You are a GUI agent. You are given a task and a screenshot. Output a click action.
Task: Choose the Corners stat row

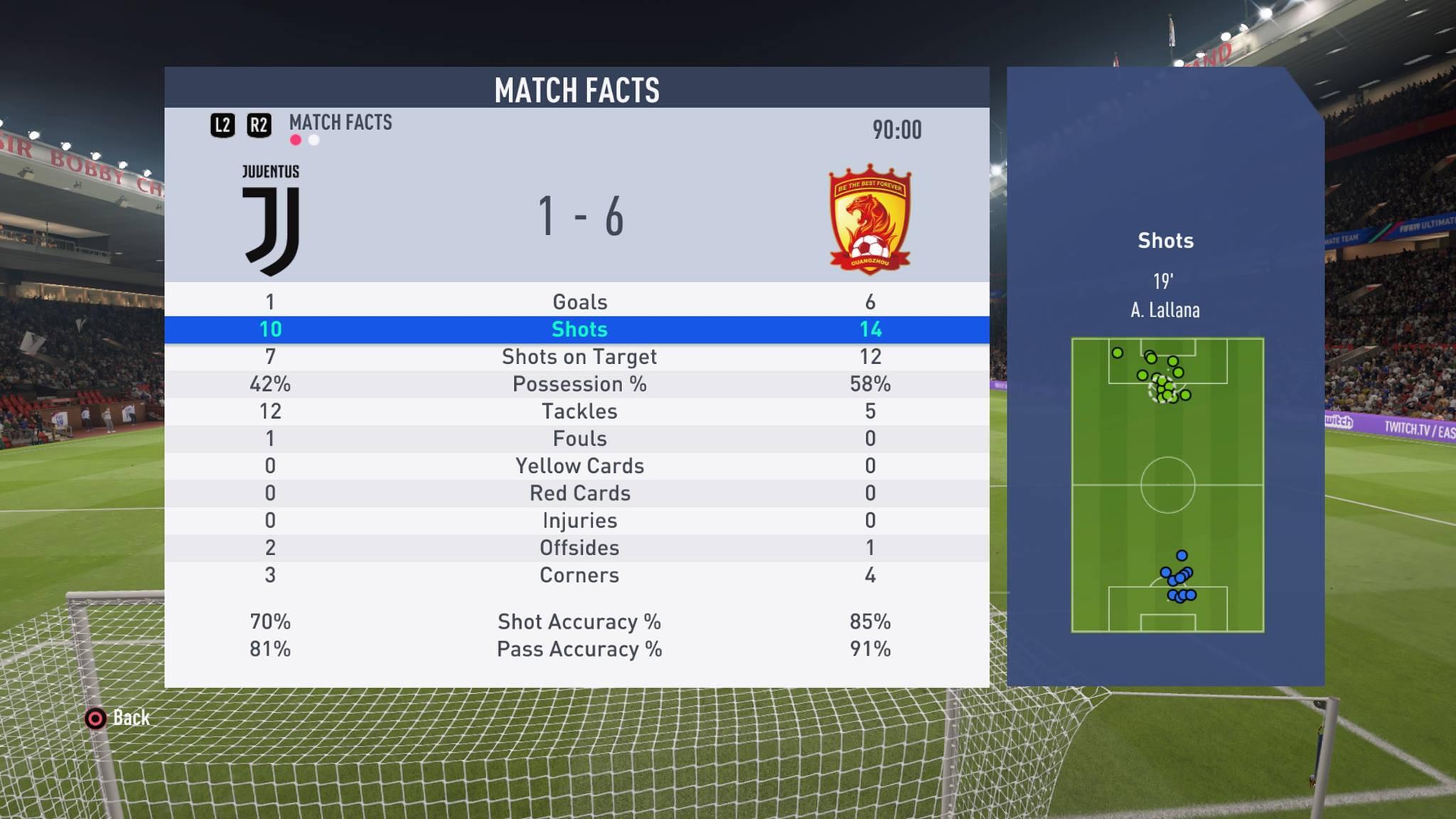(579, 575)
